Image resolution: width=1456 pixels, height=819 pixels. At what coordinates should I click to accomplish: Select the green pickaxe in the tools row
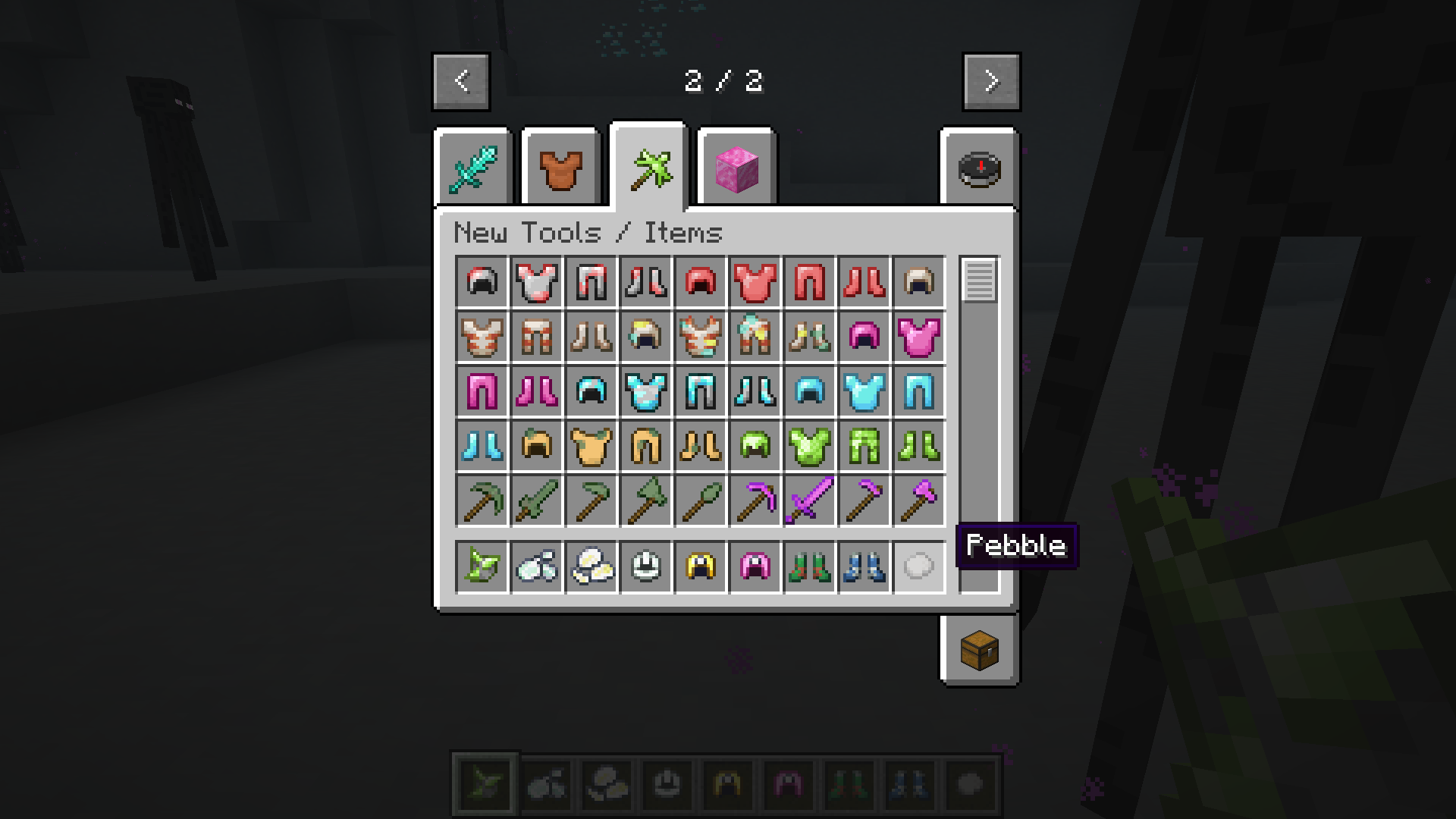click(x=483, y=501)
